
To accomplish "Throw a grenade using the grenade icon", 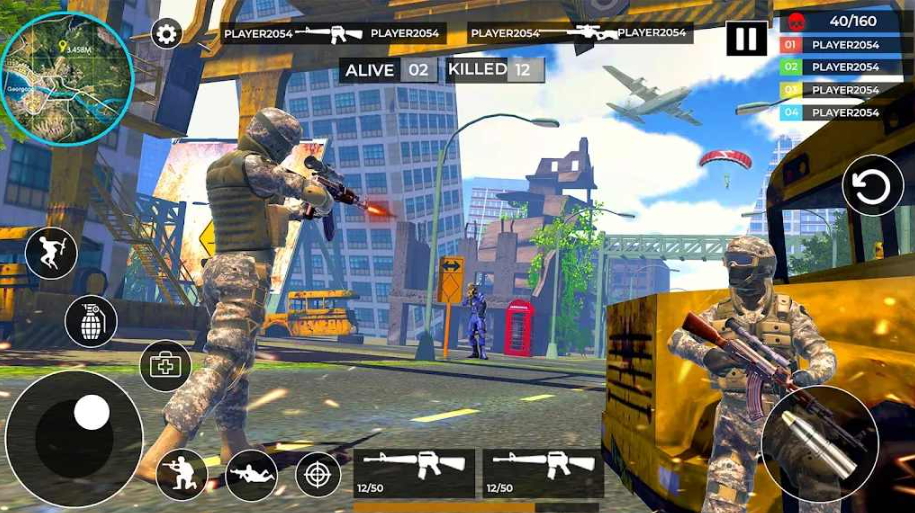I will pos(90,321).
